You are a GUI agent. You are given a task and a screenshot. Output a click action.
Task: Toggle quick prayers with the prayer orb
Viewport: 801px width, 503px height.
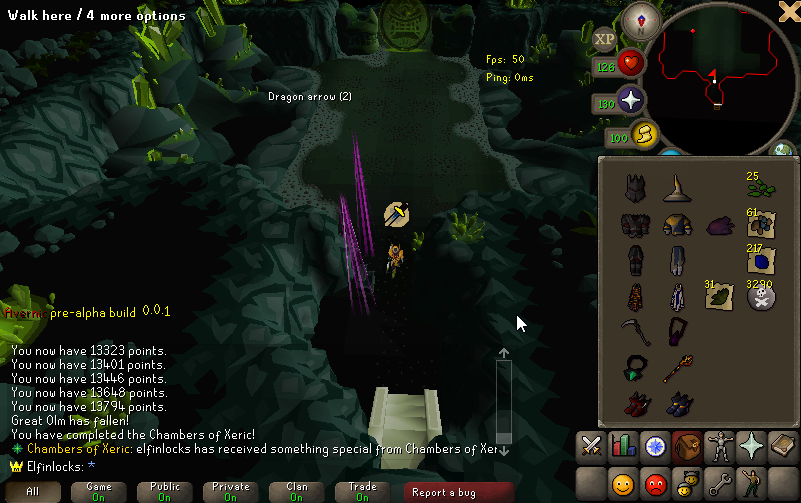point(631,101)
